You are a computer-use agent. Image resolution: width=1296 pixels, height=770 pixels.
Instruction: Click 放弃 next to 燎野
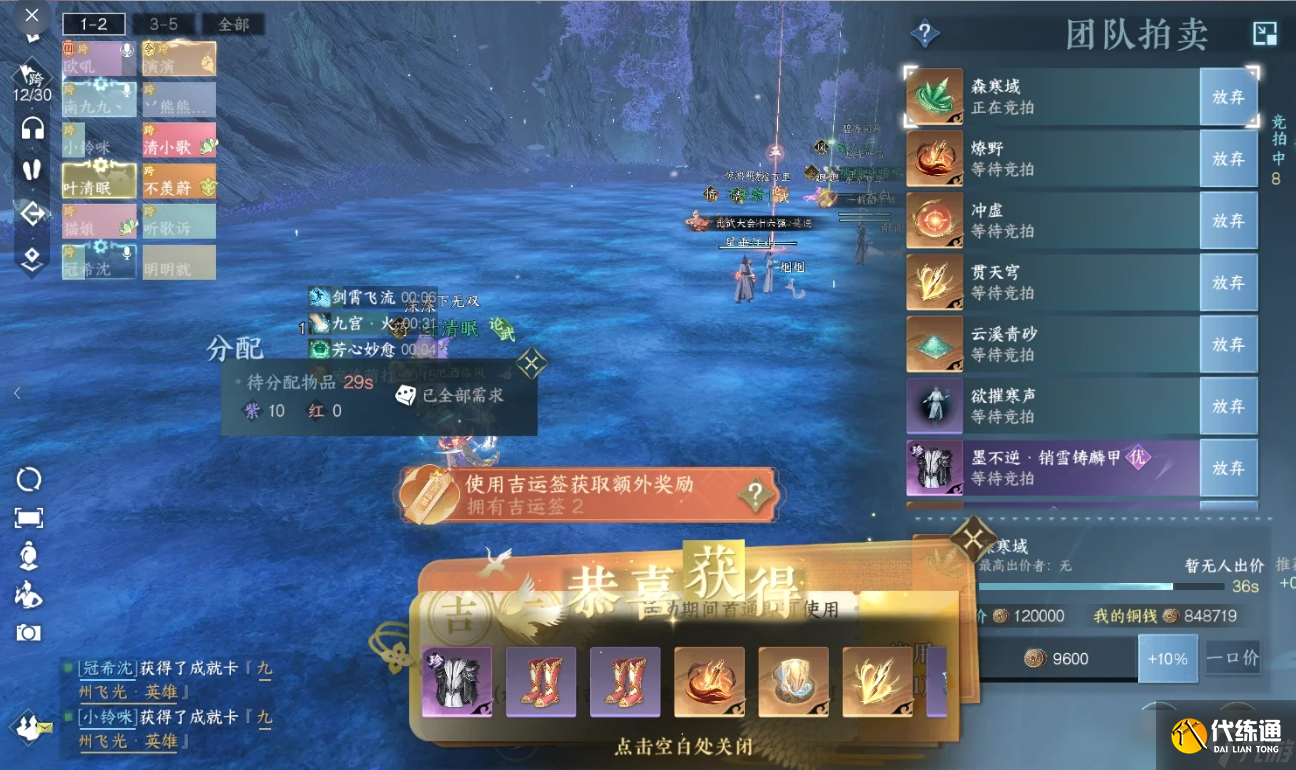click(1228, 158)
